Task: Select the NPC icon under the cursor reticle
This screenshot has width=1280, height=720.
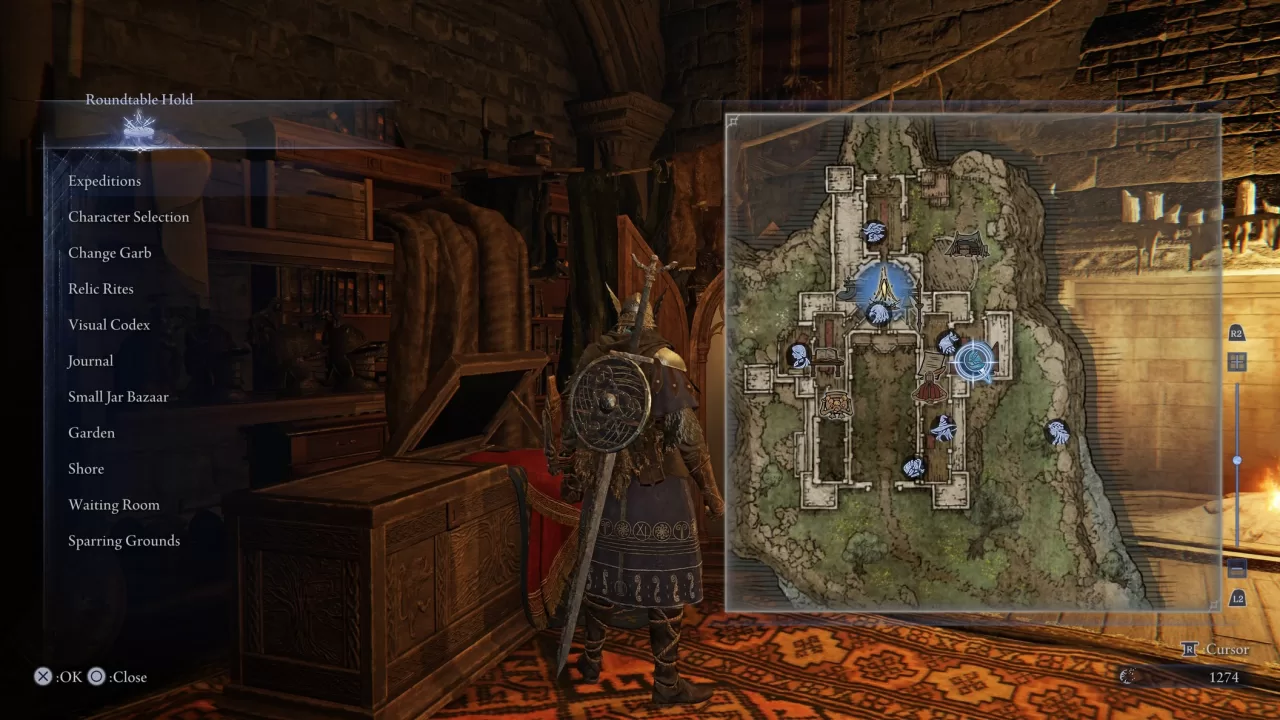Action: pos(975,362)
